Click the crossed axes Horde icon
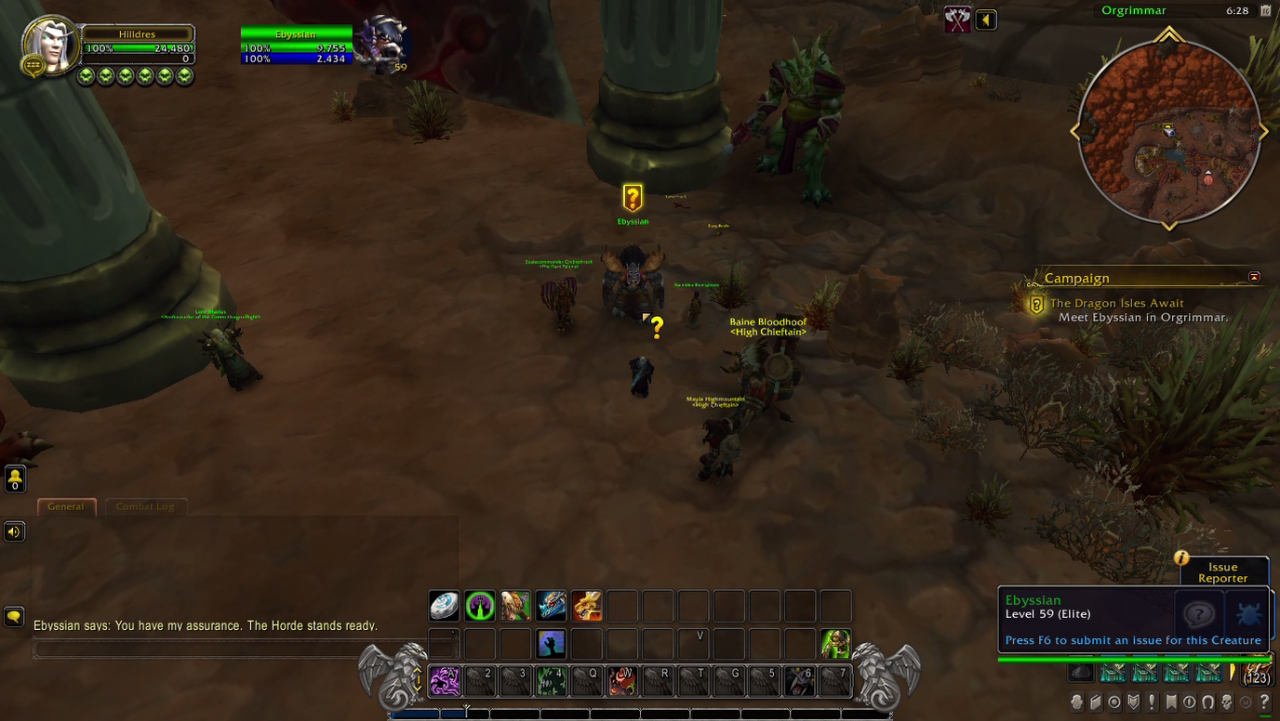This screenshot has height=721, width=1280. click(x=958, y=20)
